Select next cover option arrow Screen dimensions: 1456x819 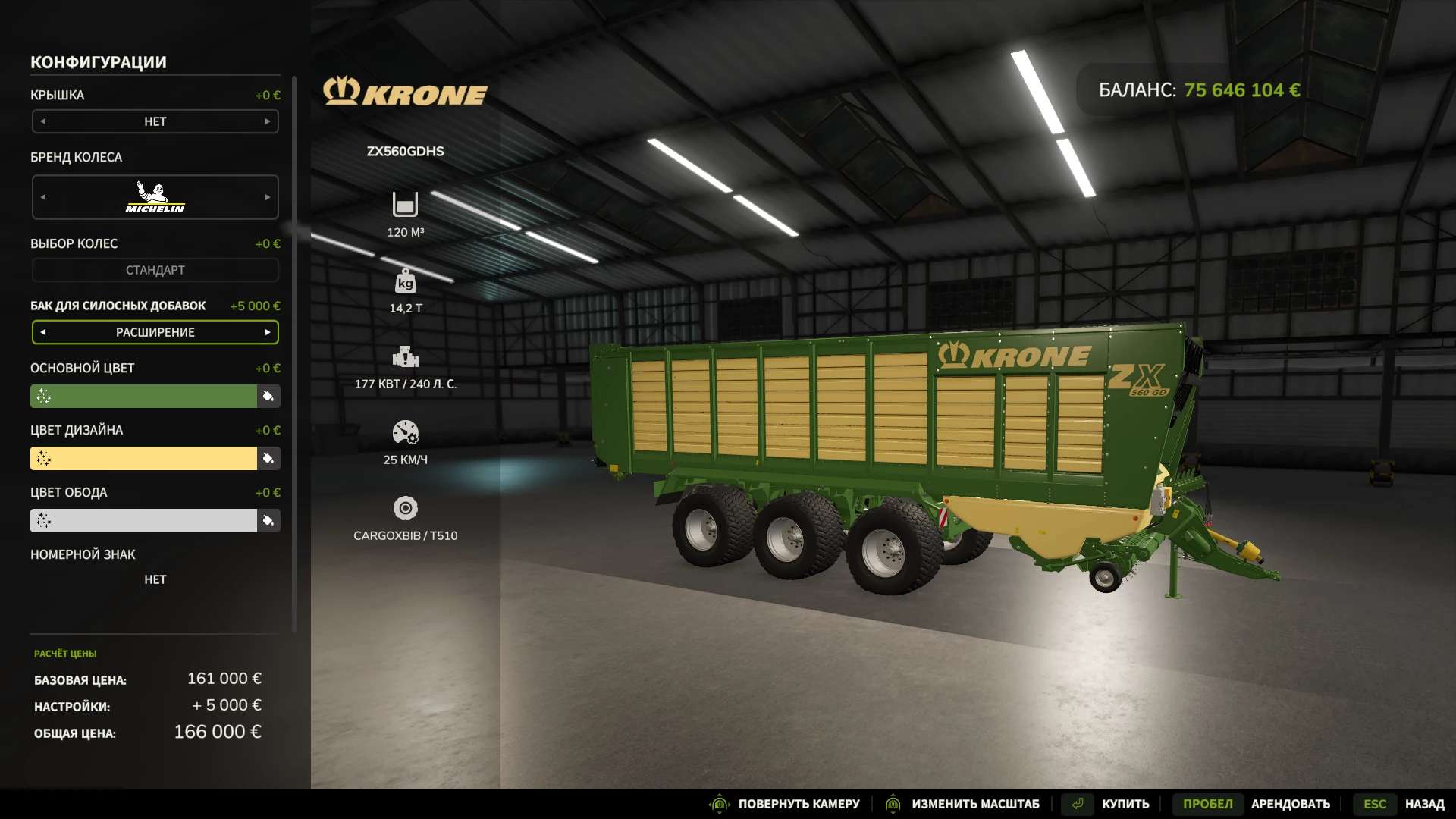pos(268,121)
